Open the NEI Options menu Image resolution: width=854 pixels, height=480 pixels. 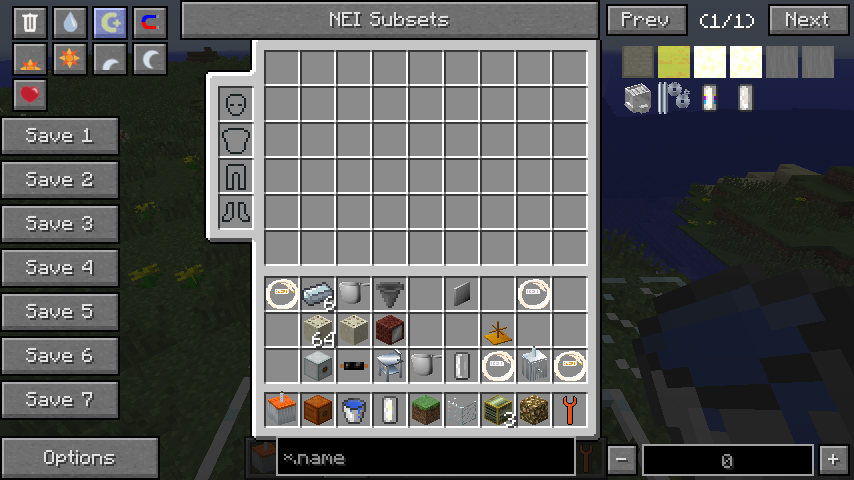(79, 458)
